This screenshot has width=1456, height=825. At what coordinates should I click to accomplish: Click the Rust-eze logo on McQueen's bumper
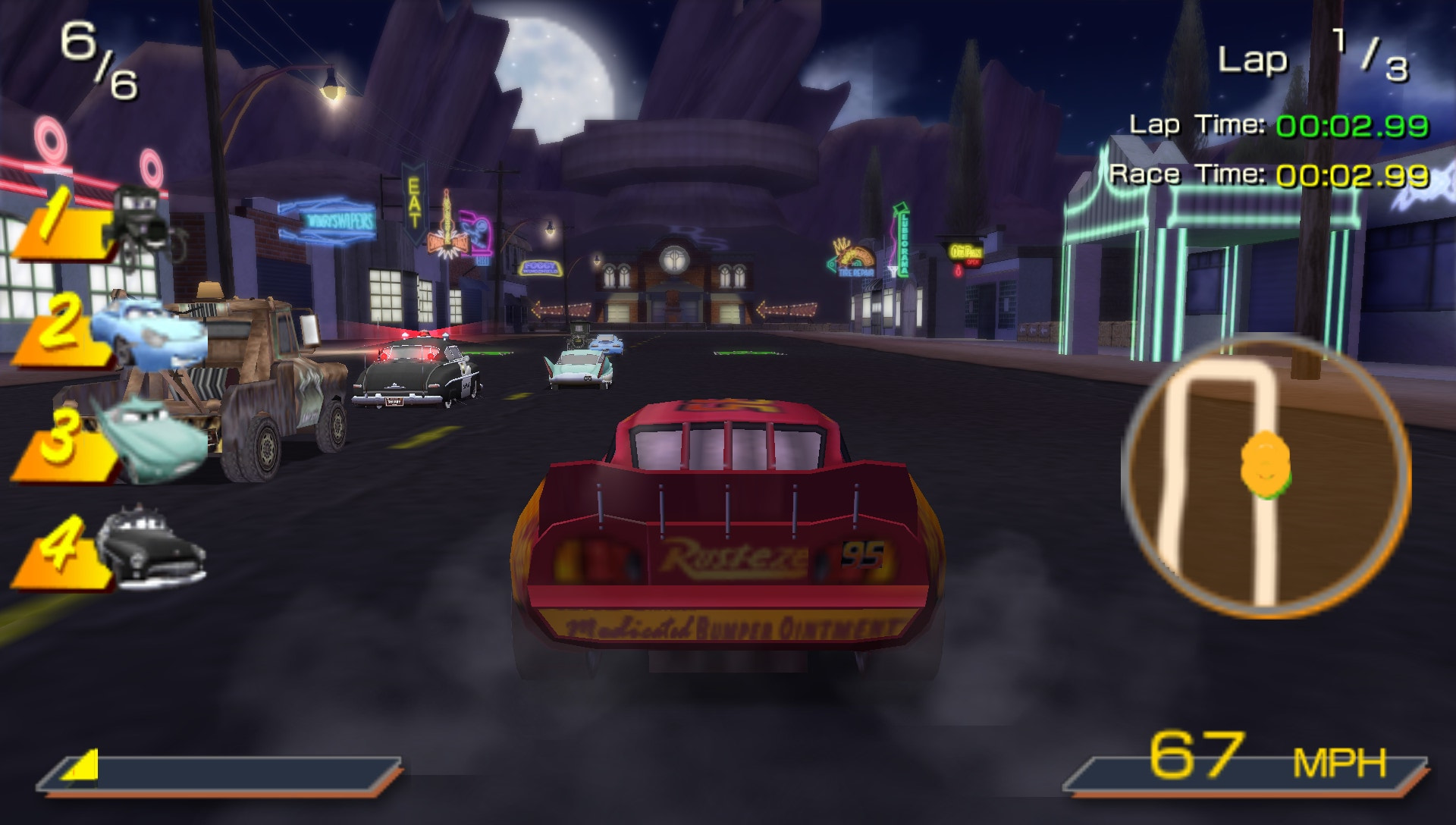coord(736,555)
